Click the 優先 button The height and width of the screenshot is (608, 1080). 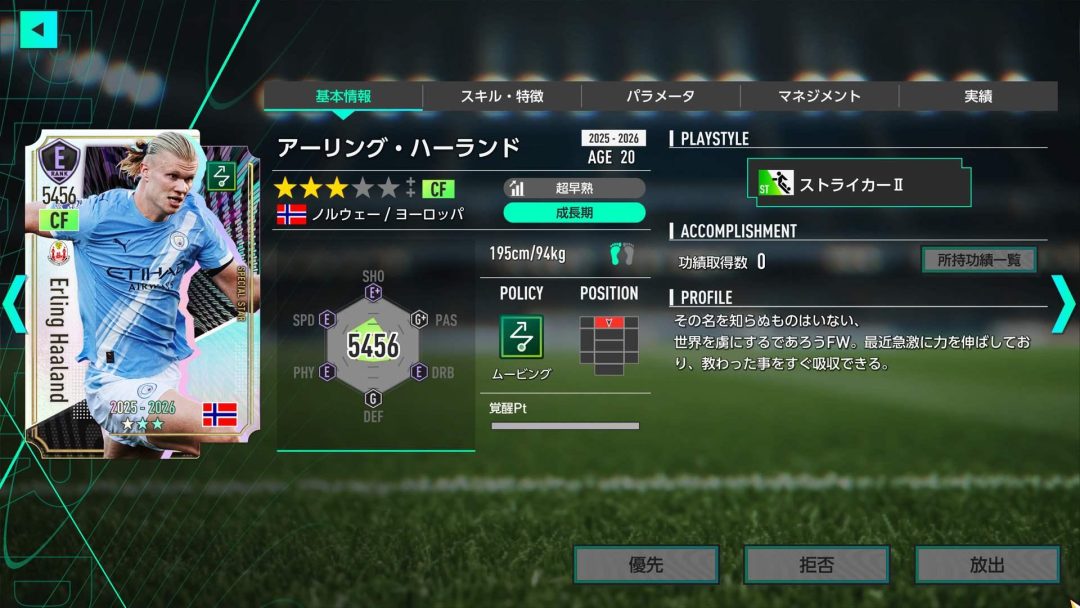(x=646, y=565)
